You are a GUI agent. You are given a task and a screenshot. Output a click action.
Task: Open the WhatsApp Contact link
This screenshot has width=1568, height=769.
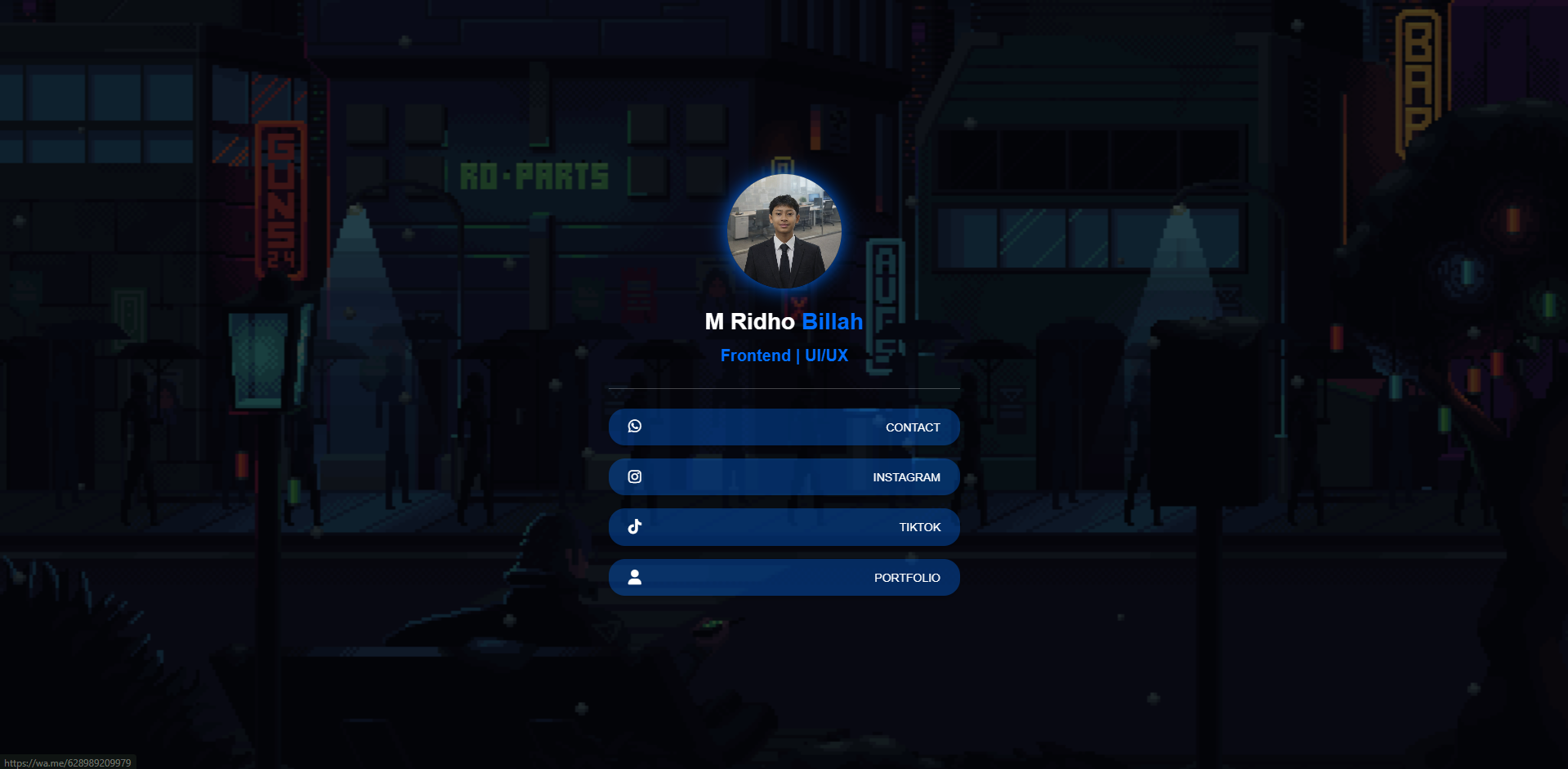(784, 427)
